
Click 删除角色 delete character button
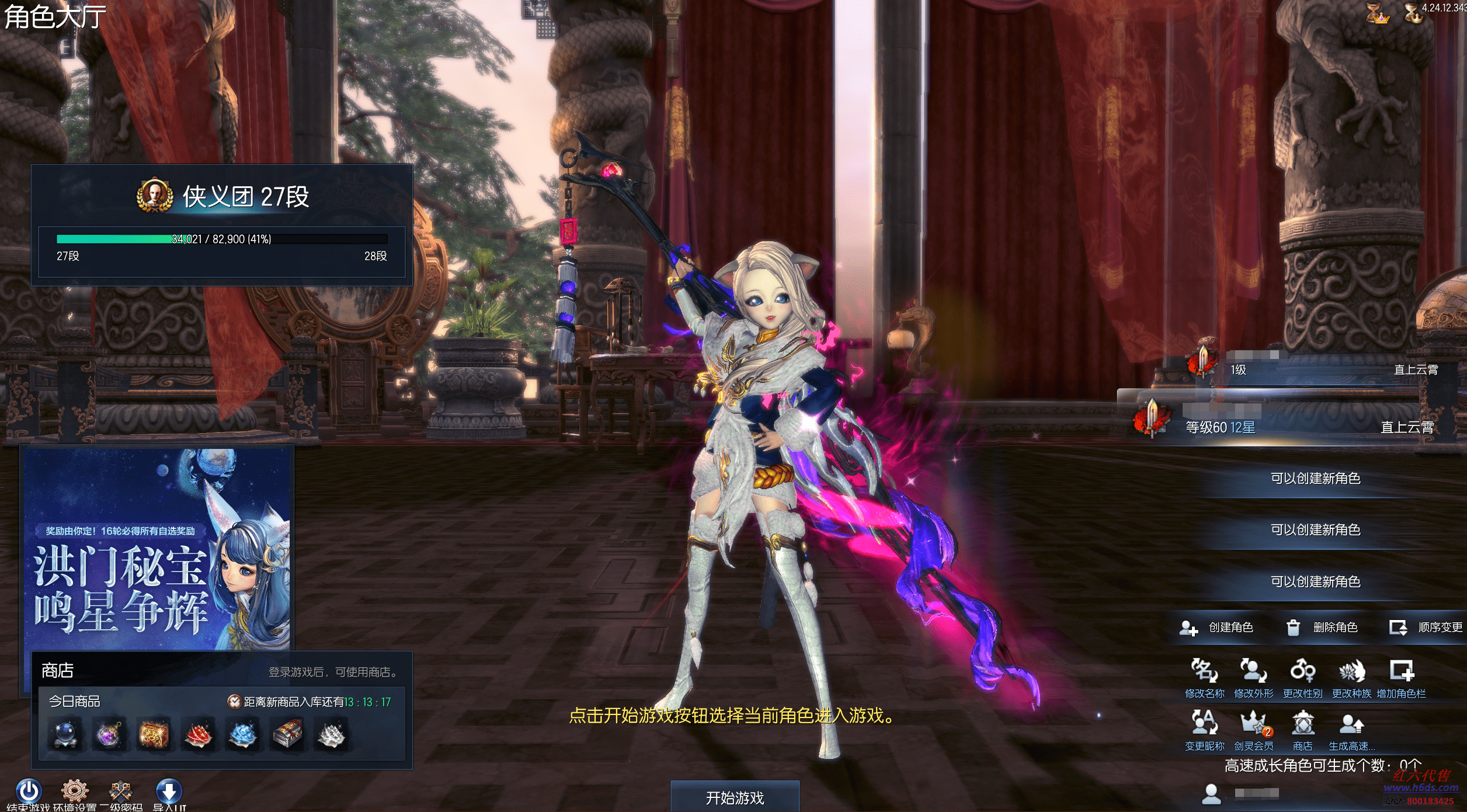(1323, 628)
